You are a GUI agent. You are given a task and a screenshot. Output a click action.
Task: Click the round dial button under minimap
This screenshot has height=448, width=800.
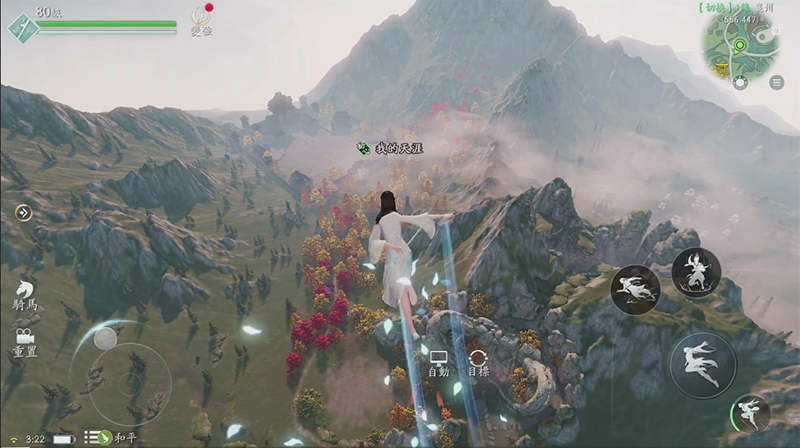740,83
